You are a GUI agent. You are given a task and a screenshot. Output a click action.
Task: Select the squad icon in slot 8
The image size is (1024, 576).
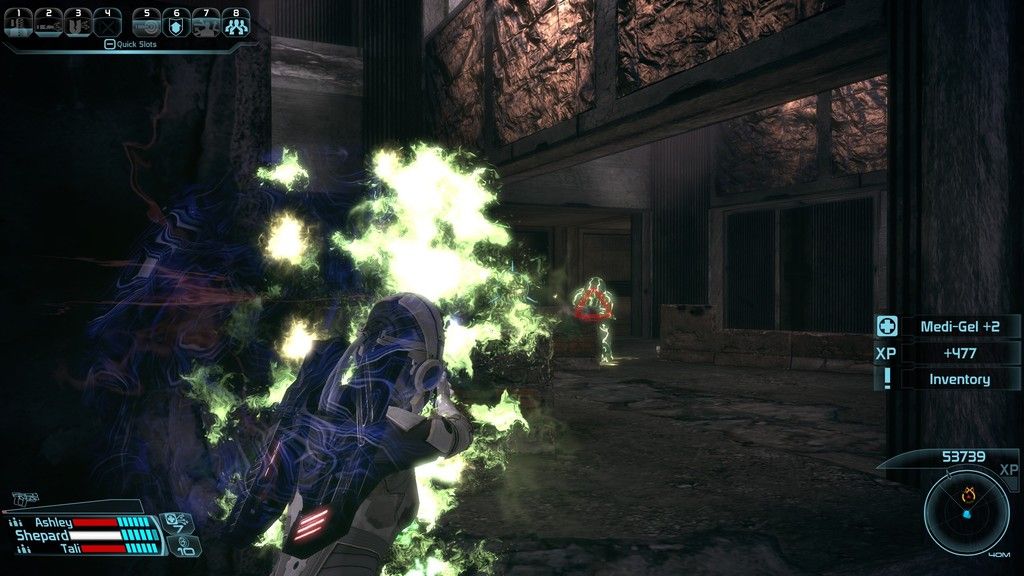[236, 24]
